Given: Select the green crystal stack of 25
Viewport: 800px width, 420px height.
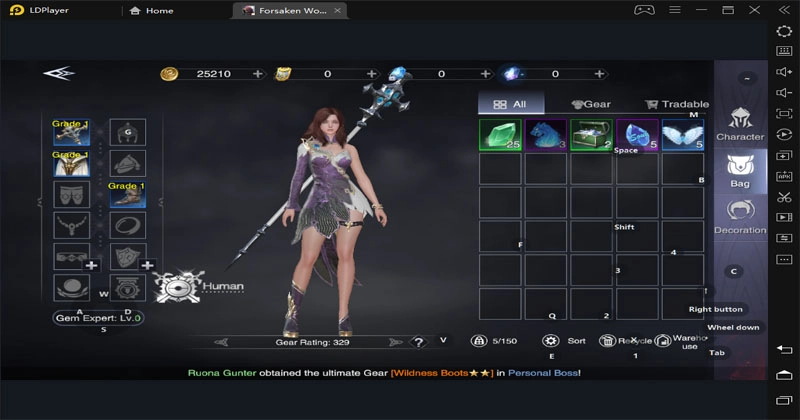Looking at the screenshot, I should point(499,135).
